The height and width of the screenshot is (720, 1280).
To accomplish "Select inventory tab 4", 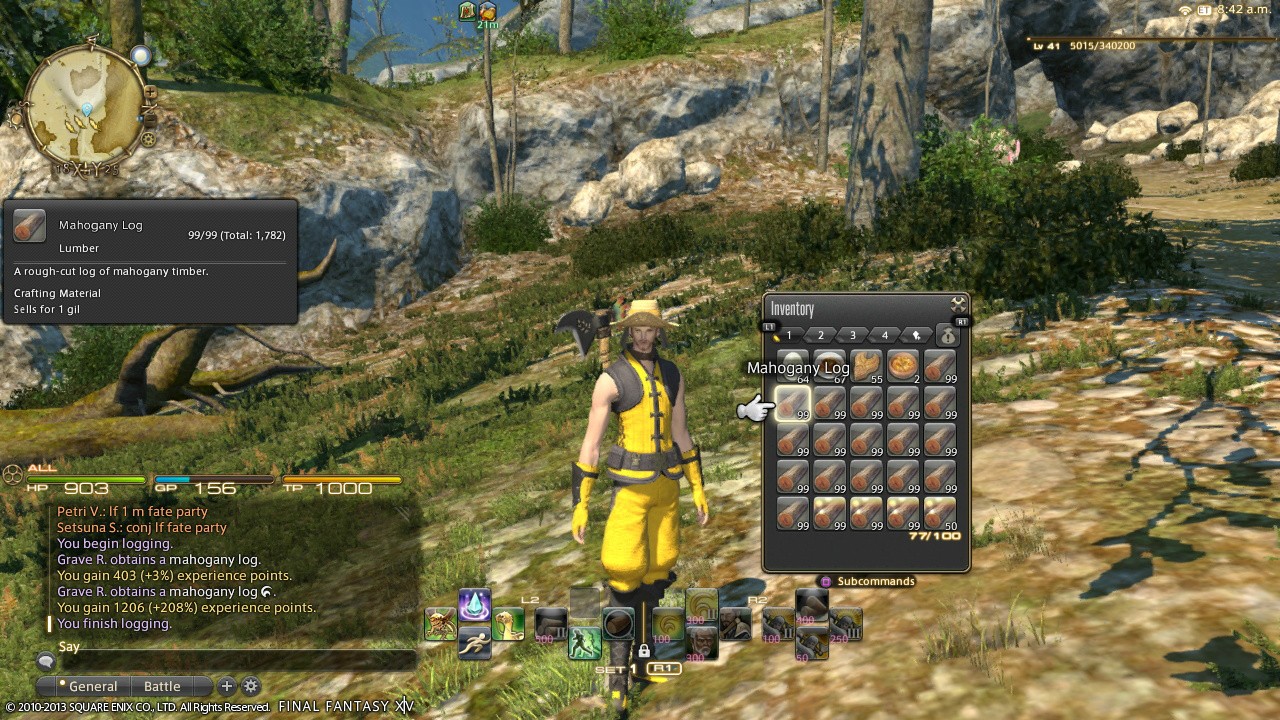I will [884, 335].
